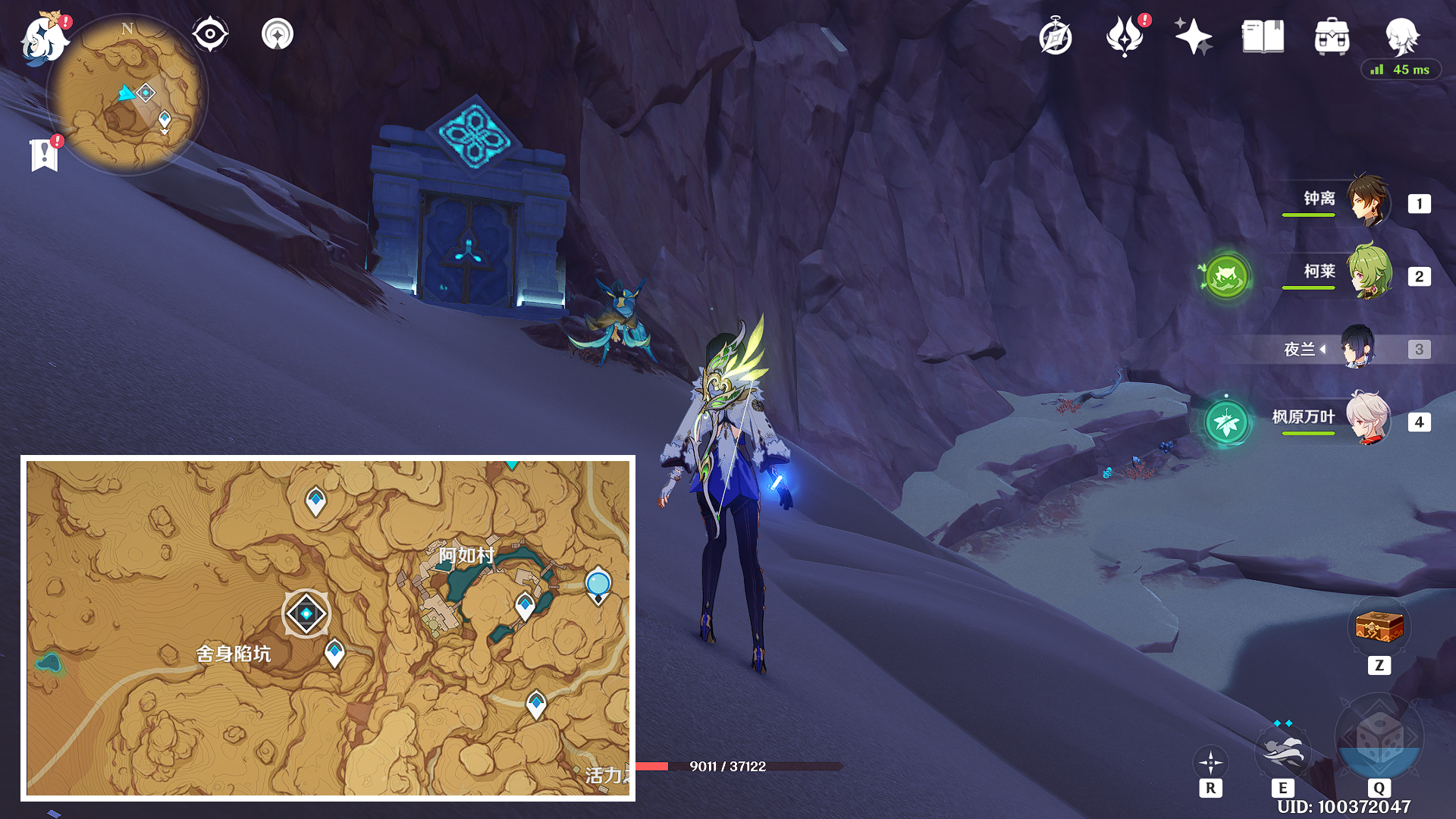Screen dimensions: 1456x819
Task: Open the backpack inventory
Action: pos(1332,36)
